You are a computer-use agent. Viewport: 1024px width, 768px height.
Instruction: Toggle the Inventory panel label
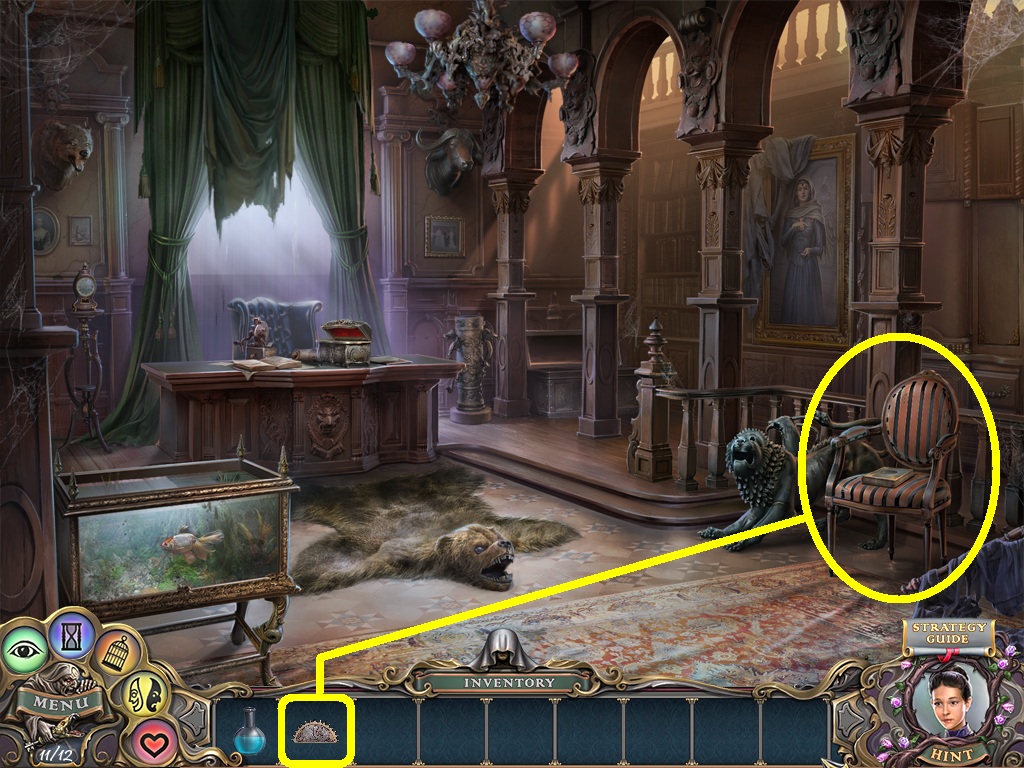click(509, 683)
